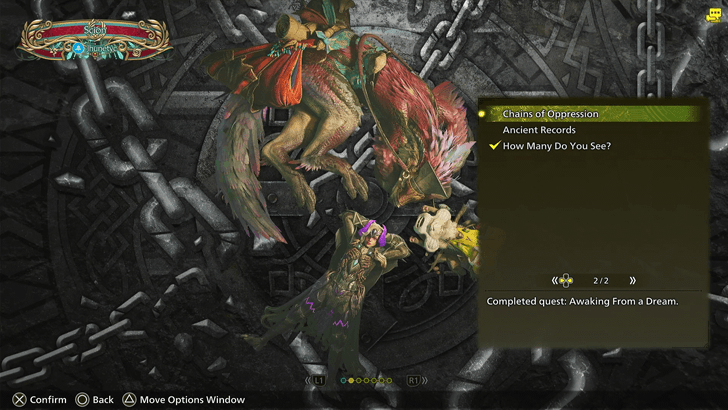This screenshot has height=410, width=728.
Task: Select the Chains of Oppression quest
Action: 550,114
